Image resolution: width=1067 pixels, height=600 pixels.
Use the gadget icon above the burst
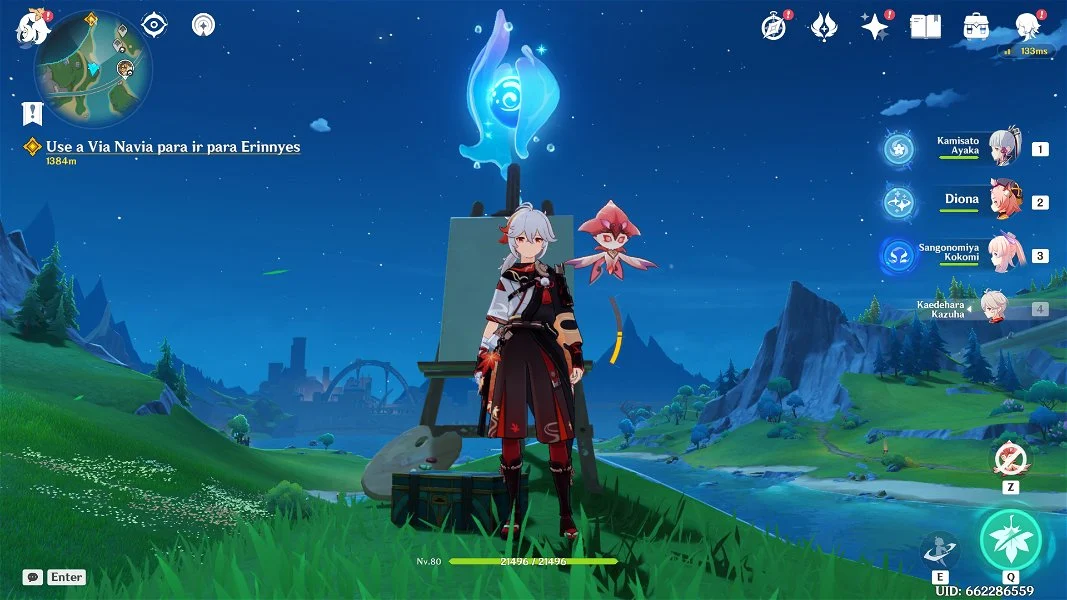pos(1009,459)
